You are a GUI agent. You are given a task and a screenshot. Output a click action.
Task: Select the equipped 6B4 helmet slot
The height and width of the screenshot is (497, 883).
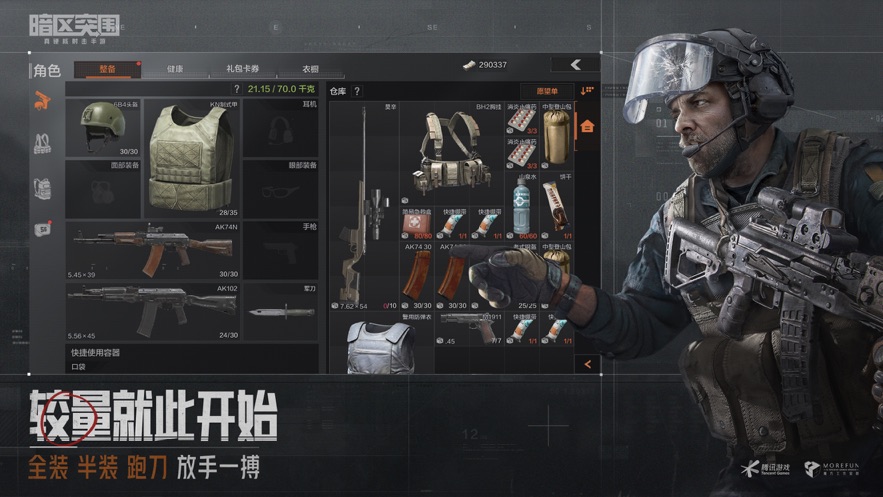click(x=103, y=127)
